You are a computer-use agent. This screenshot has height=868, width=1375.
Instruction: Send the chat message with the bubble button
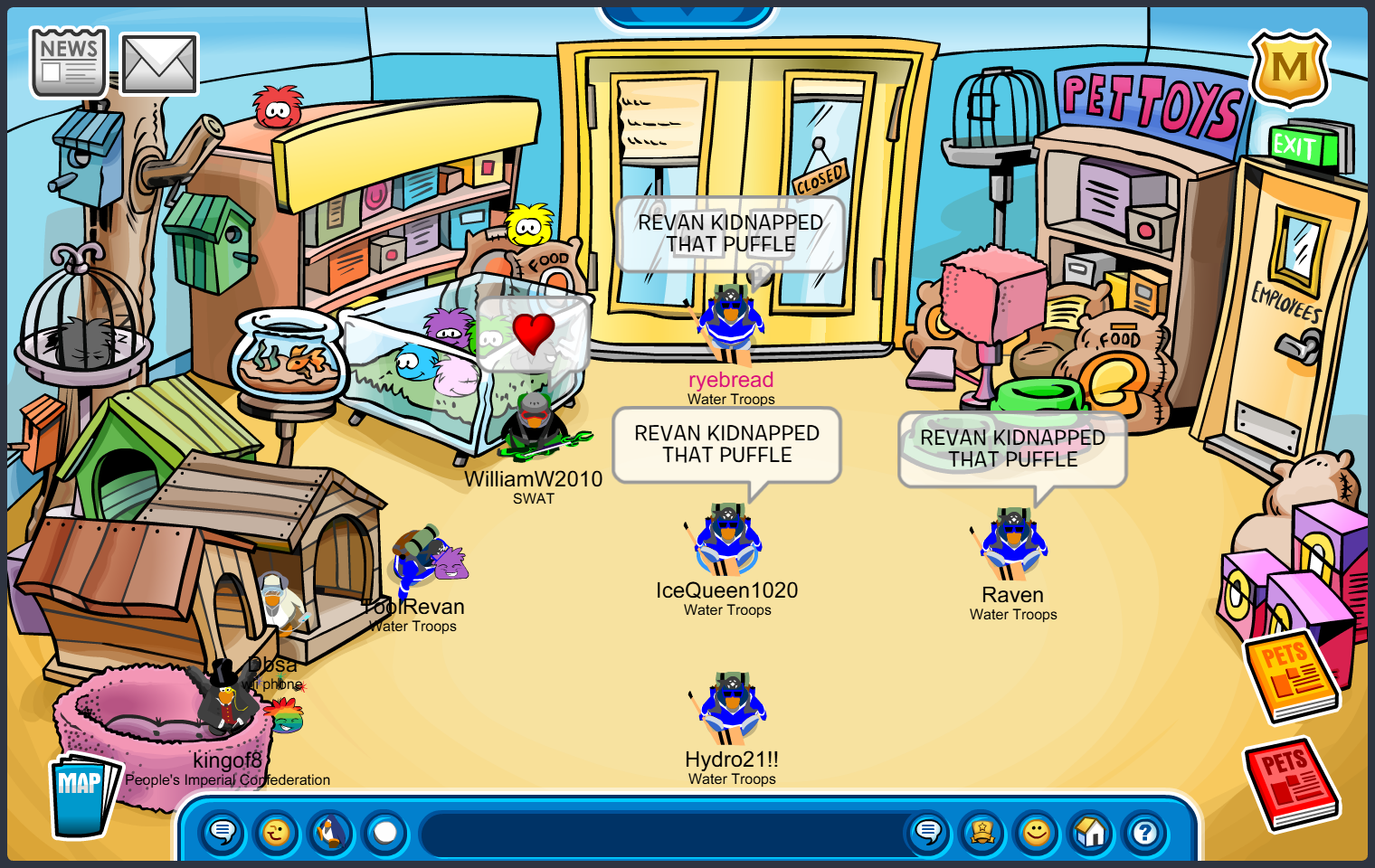click(x=928, y=832)
